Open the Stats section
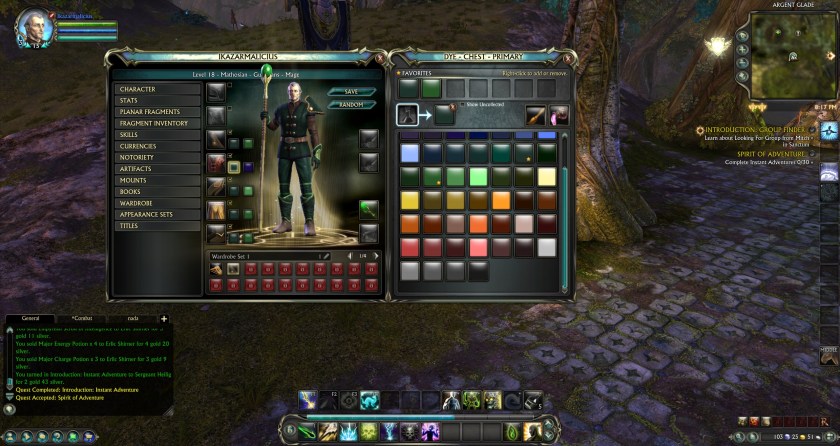 (x=157, y=100)
